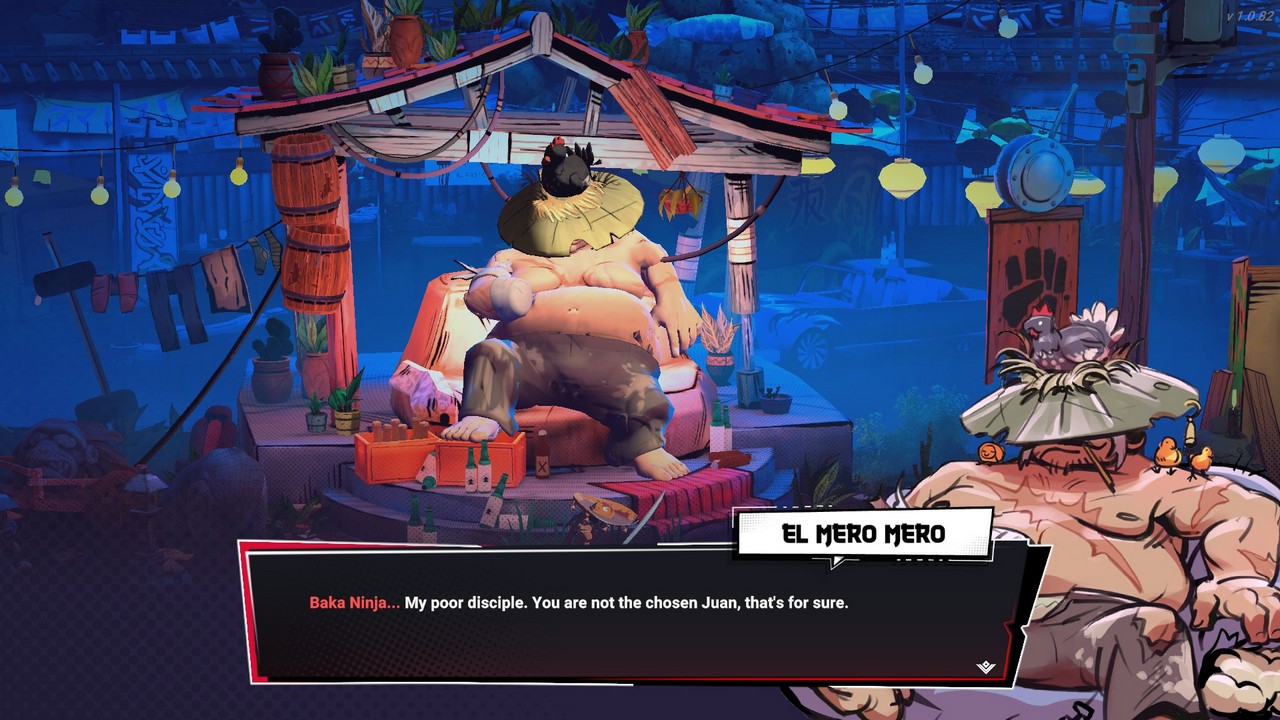Image resolution: width=1280 pixels, height=720 pixels.
Task: Click the El Mero Mero dialogue box
Action: (630, 612)
